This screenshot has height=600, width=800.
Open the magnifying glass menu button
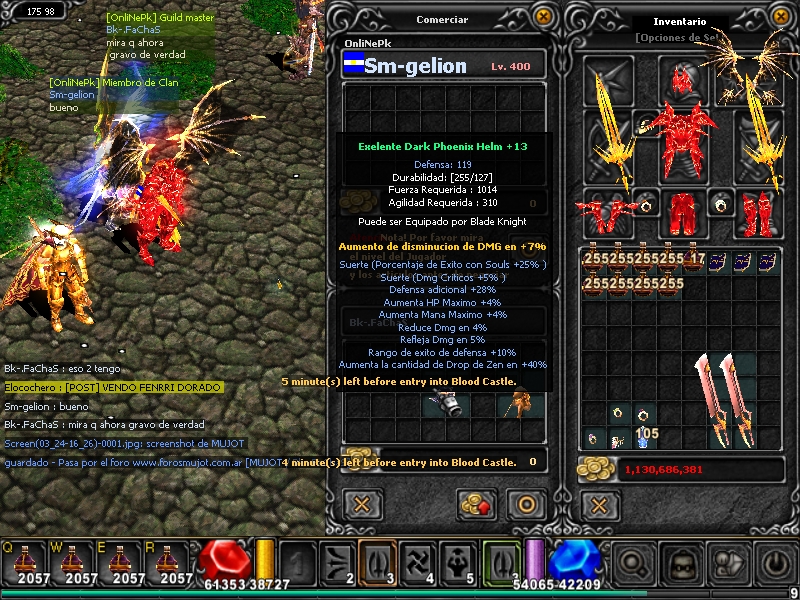634,565
